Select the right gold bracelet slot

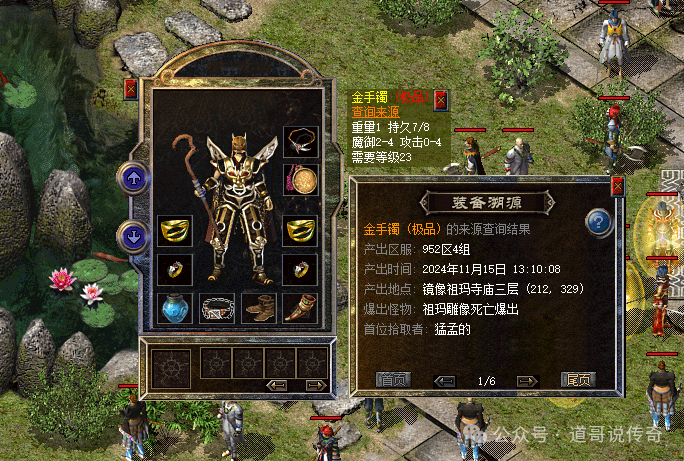tap(300, 231)
